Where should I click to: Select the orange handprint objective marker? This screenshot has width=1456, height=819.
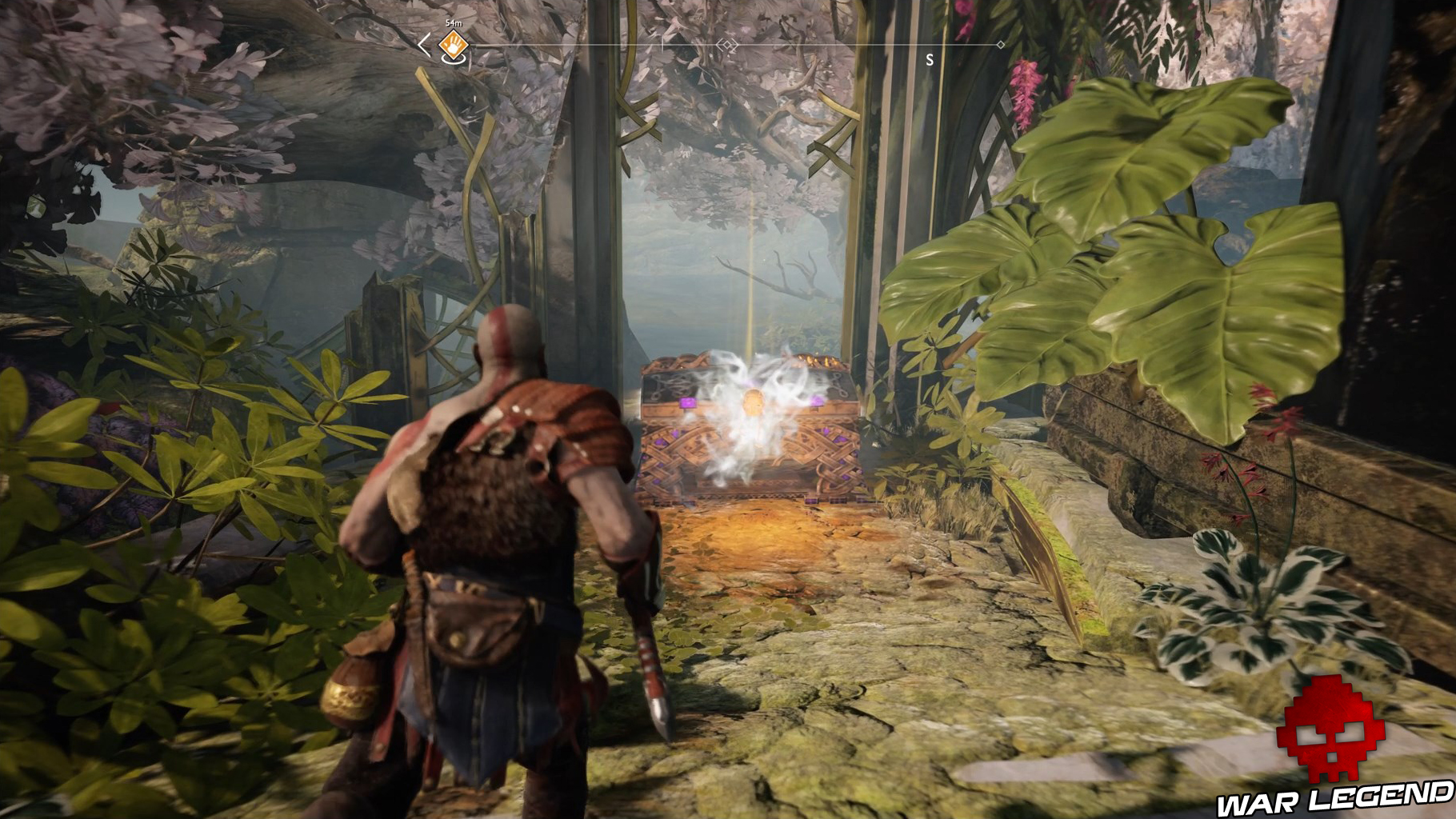pos(453,46)
